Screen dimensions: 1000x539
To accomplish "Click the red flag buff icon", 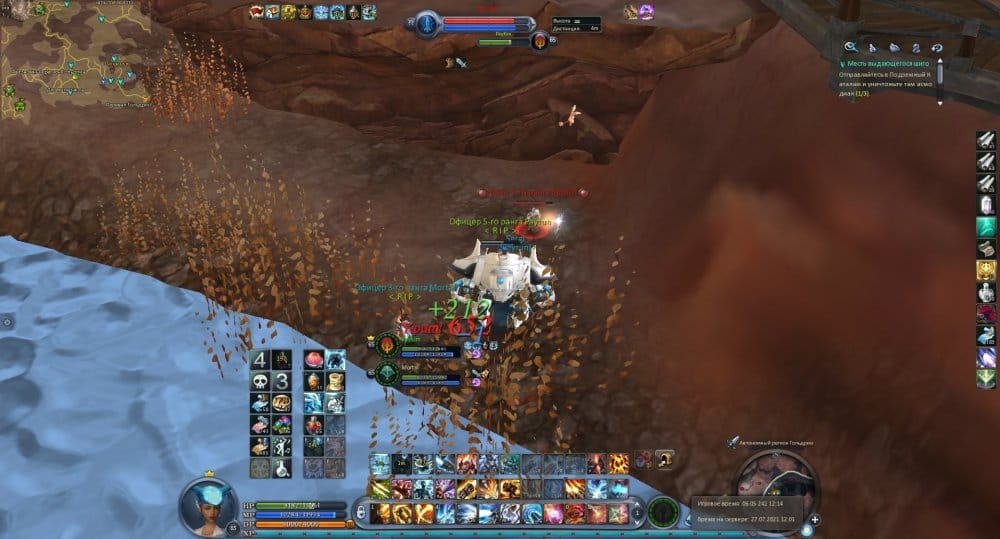I will [257, 12].
